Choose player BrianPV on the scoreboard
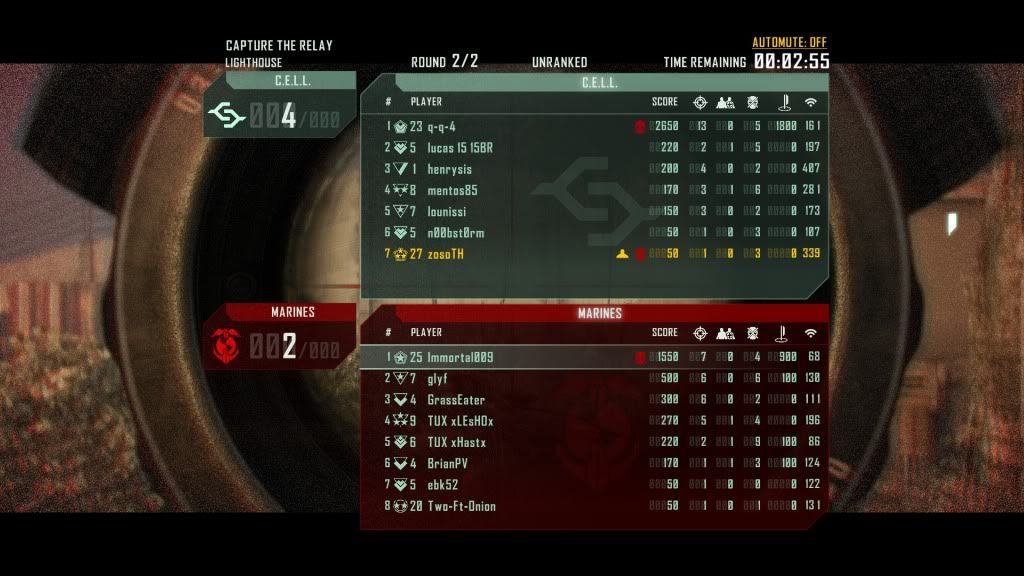Image resolution: width=1024 pixels, height=576 pixels. (447, 463)
